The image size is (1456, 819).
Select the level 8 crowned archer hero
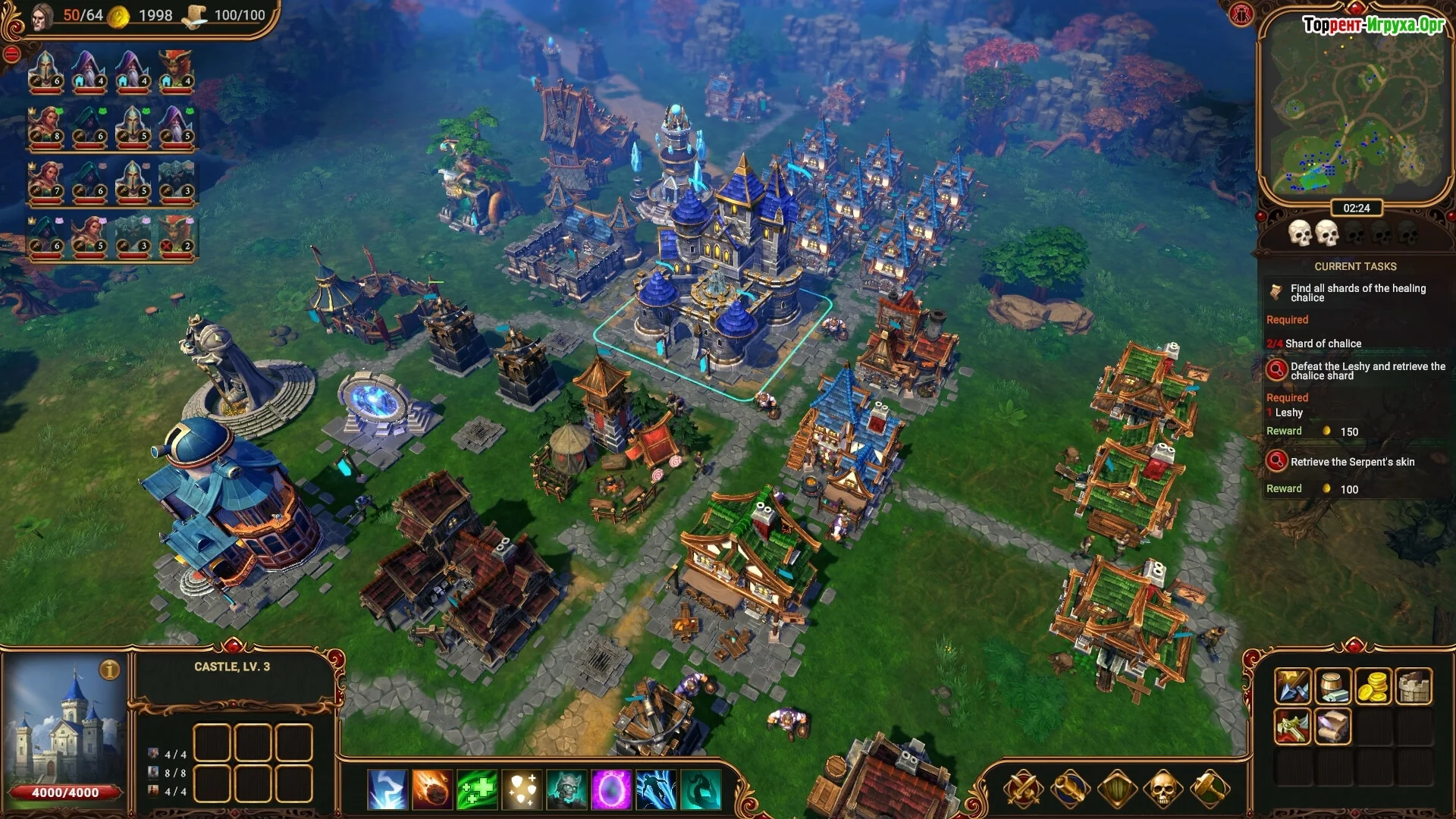pos(46,127)
